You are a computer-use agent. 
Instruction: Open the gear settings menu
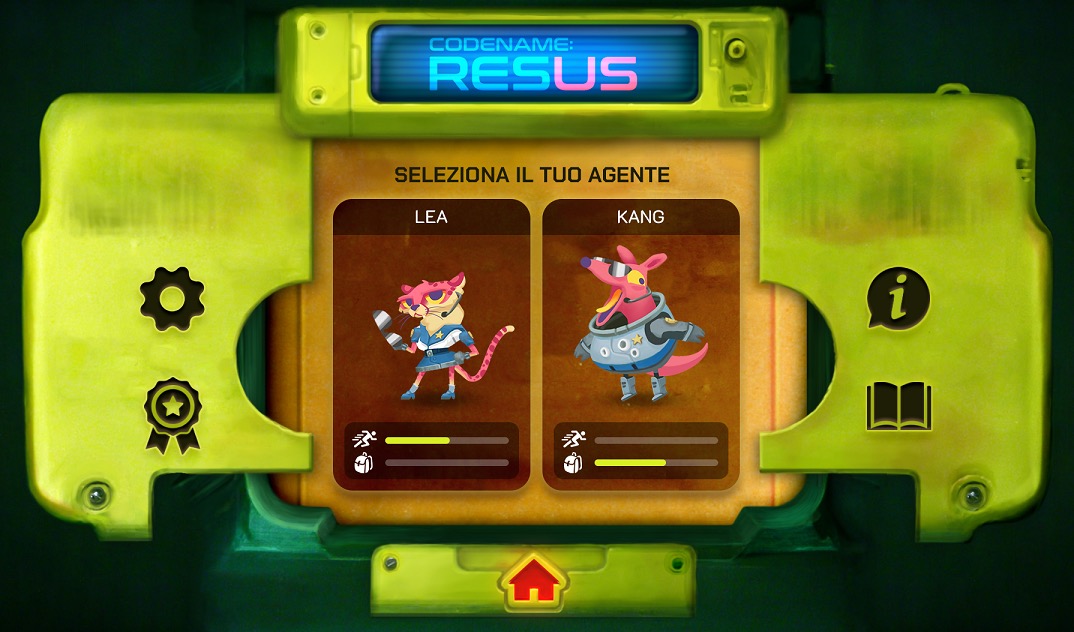[x=172, y=298]
